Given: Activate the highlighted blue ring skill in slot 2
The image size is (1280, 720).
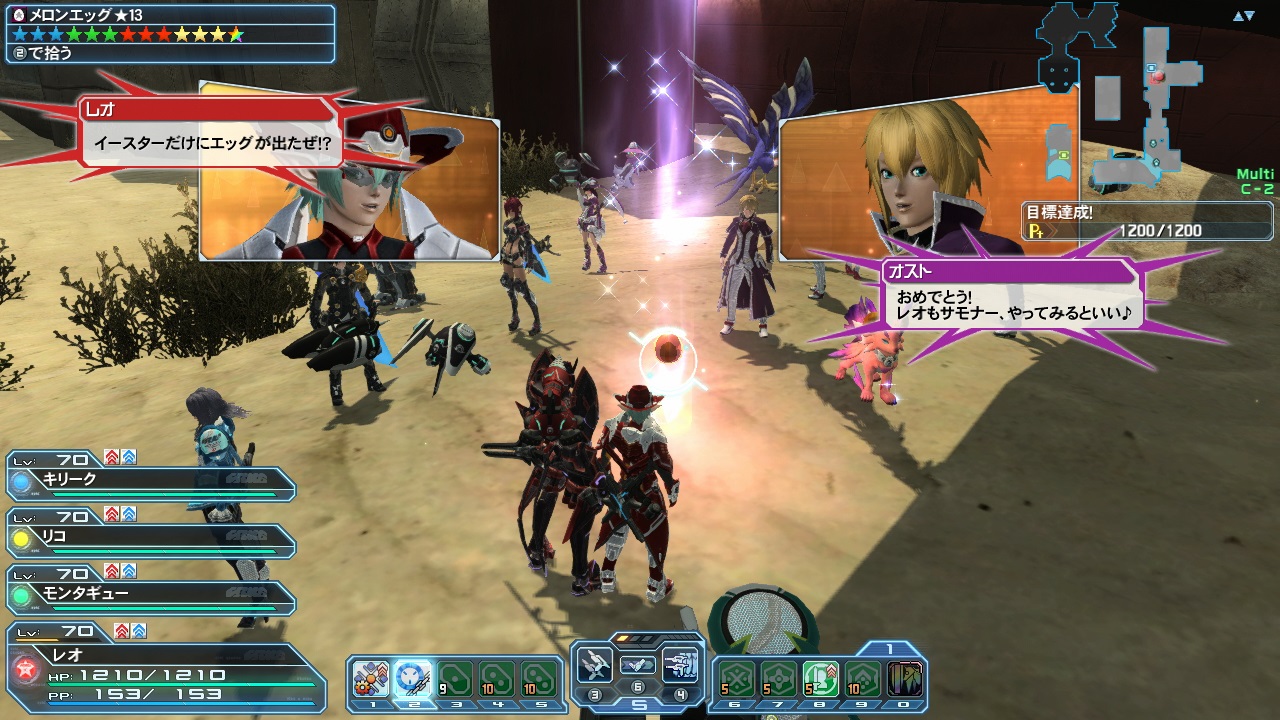Looking at the screenshot, I should [x=413, y=679].
